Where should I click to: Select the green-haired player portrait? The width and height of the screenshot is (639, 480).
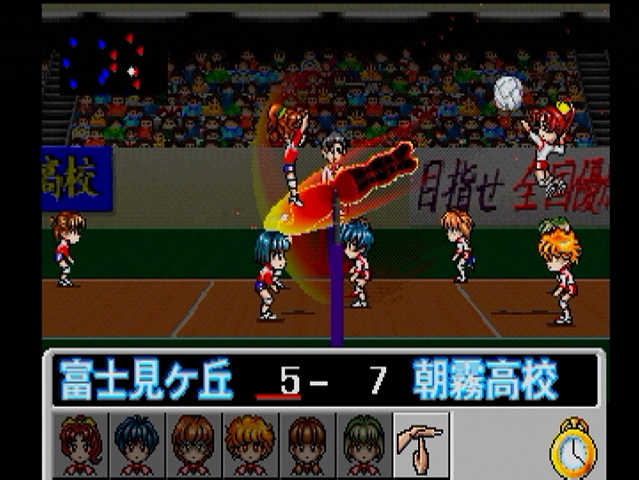point(364,444)
